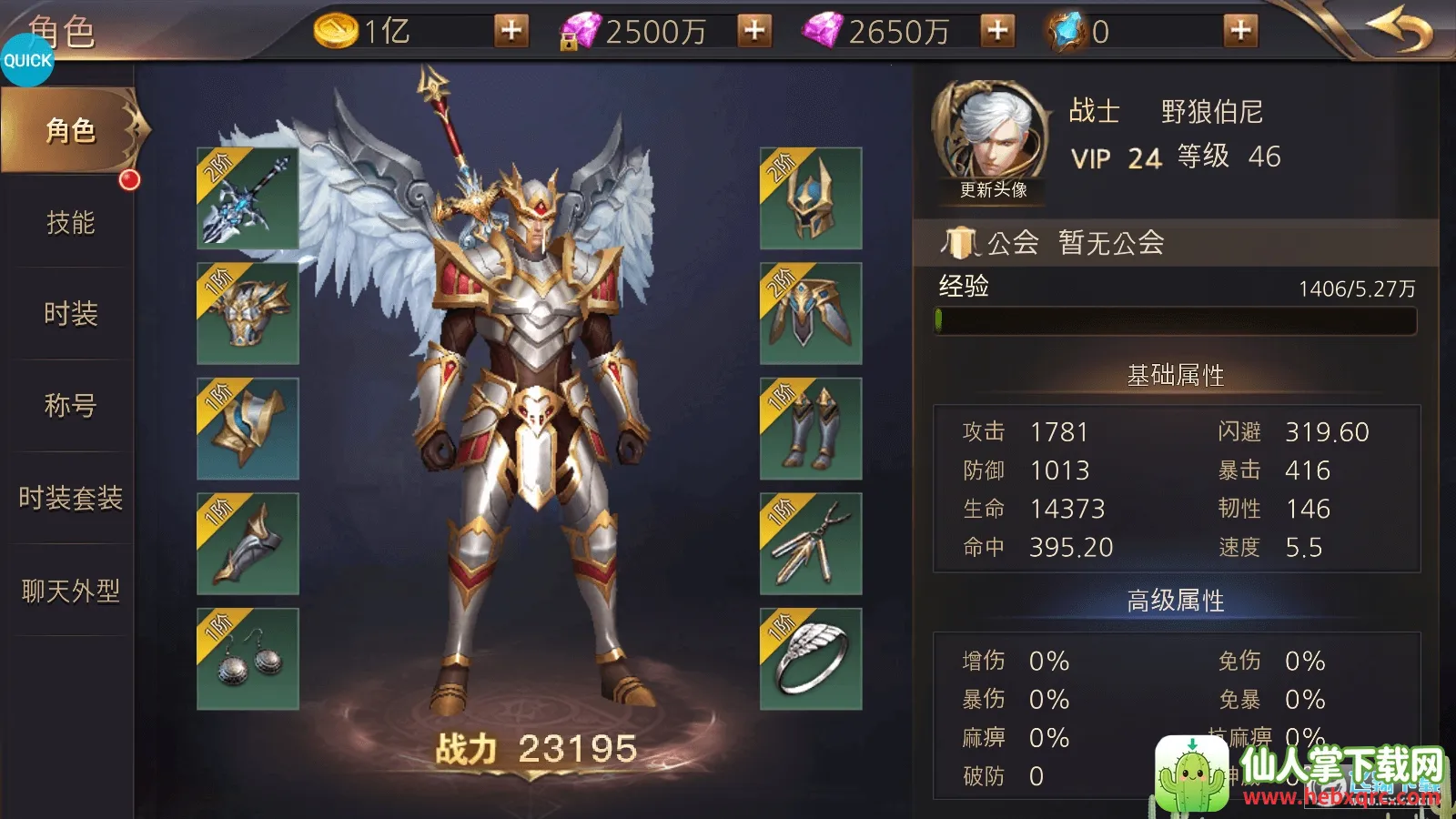
Task: Select the boots equipment slot
Action: 811,429
